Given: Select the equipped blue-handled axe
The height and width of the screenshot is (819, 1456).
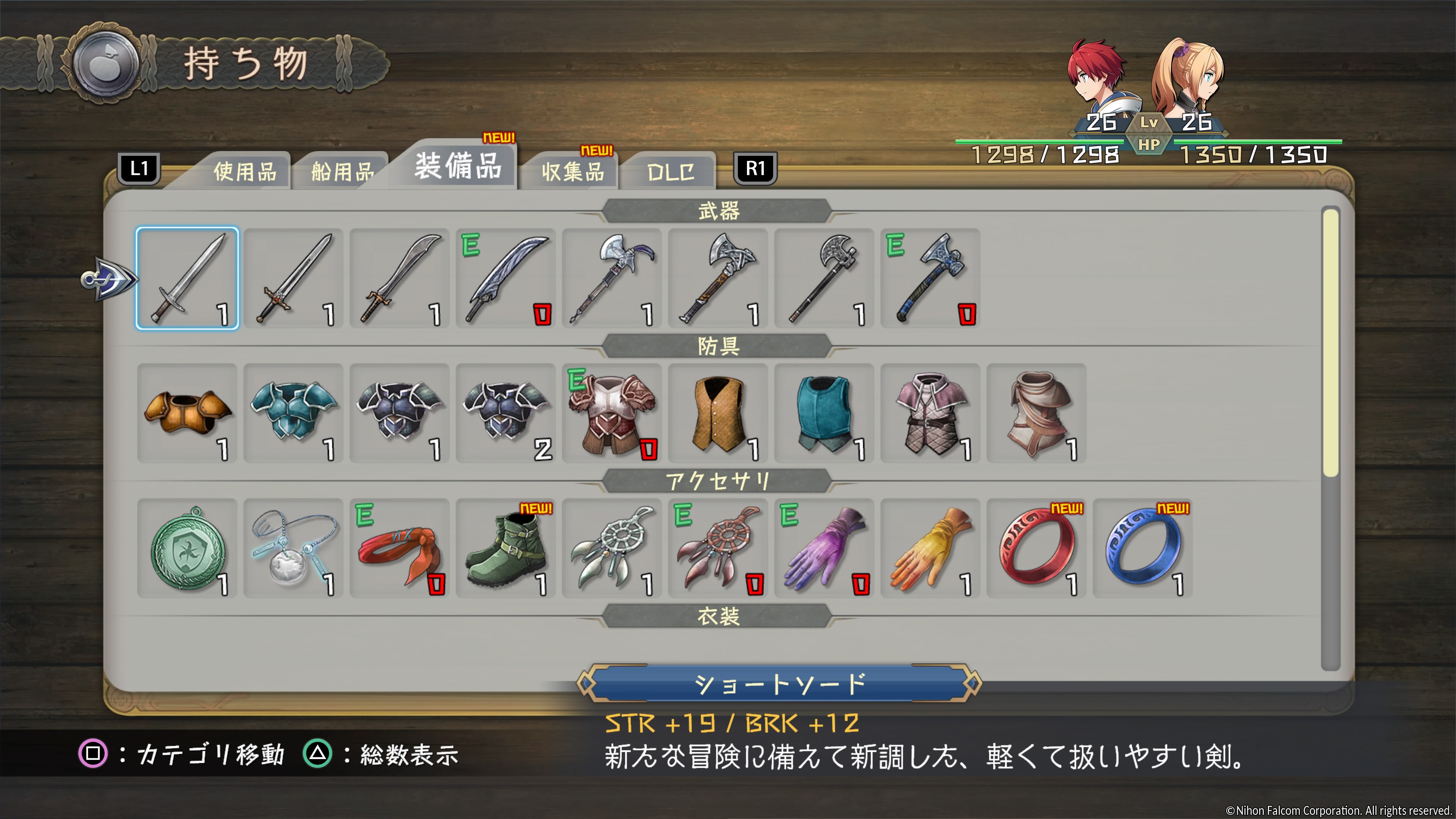Looking at the screenshot, I should tap(930, 279).
